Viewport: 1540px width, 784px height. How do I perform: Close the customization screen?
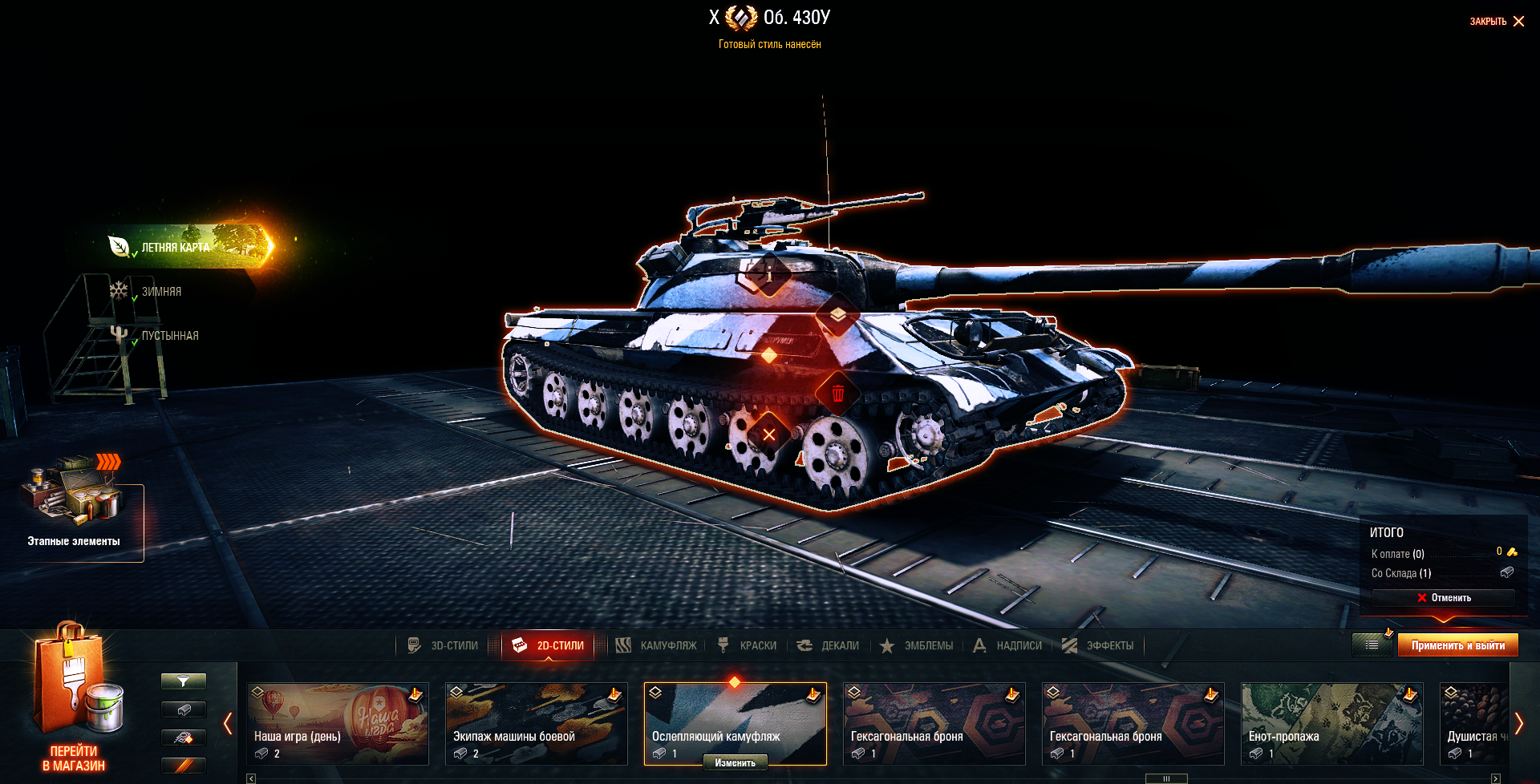pos(1497,22)
